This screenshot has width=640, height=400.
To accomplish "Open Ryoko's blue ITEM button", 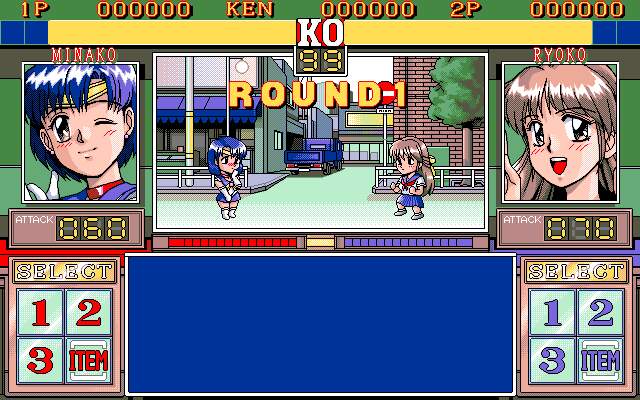I will click(600, 359).
